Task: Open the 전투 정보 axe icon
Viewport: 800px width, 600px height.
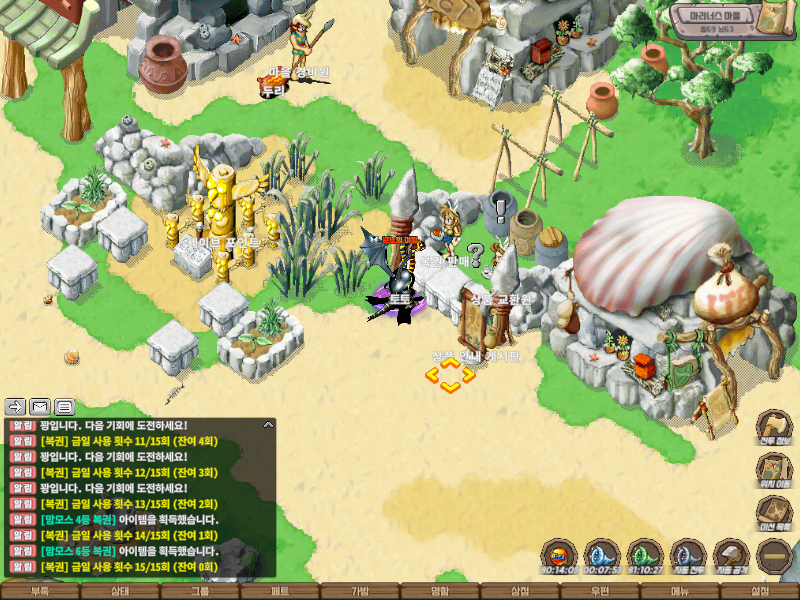Action: (774, 427)
